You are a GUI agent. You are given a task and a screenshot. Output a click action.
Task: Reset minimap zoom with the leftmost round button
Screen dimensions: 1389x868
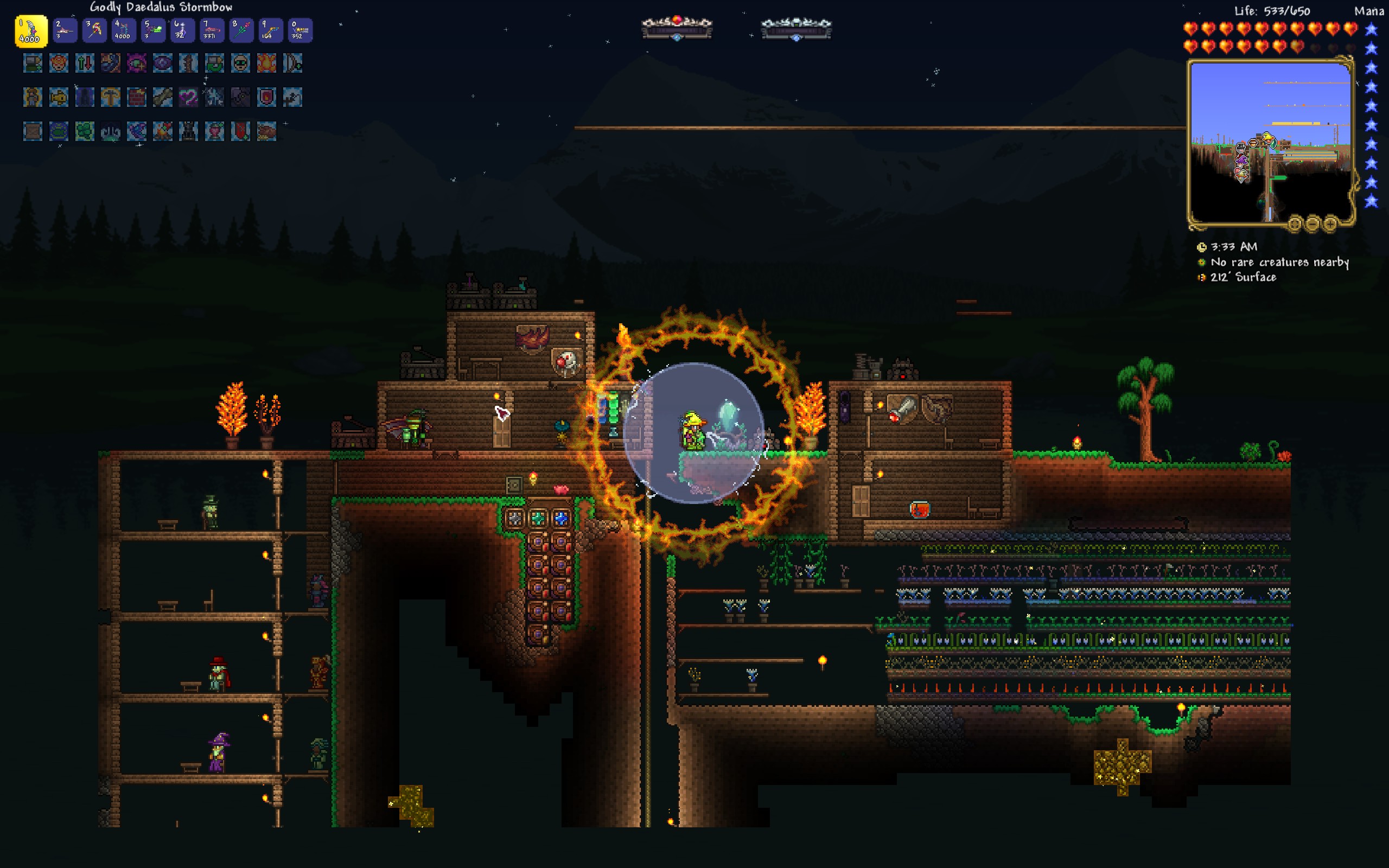pyautogui.click(x=1294, y=224)
